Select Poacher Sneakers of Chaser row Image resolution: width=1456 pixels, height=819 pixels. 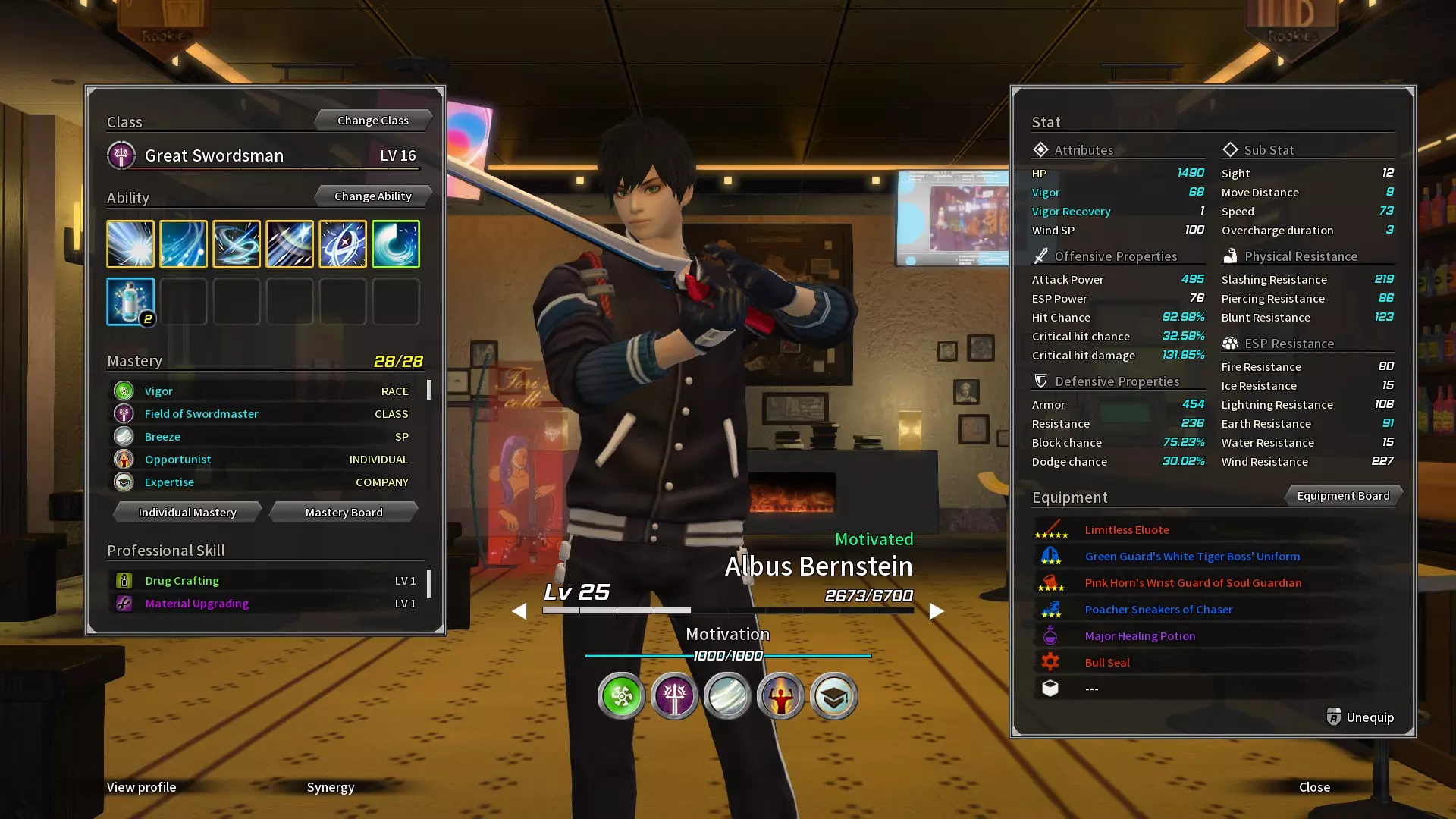click(1158, 610)
